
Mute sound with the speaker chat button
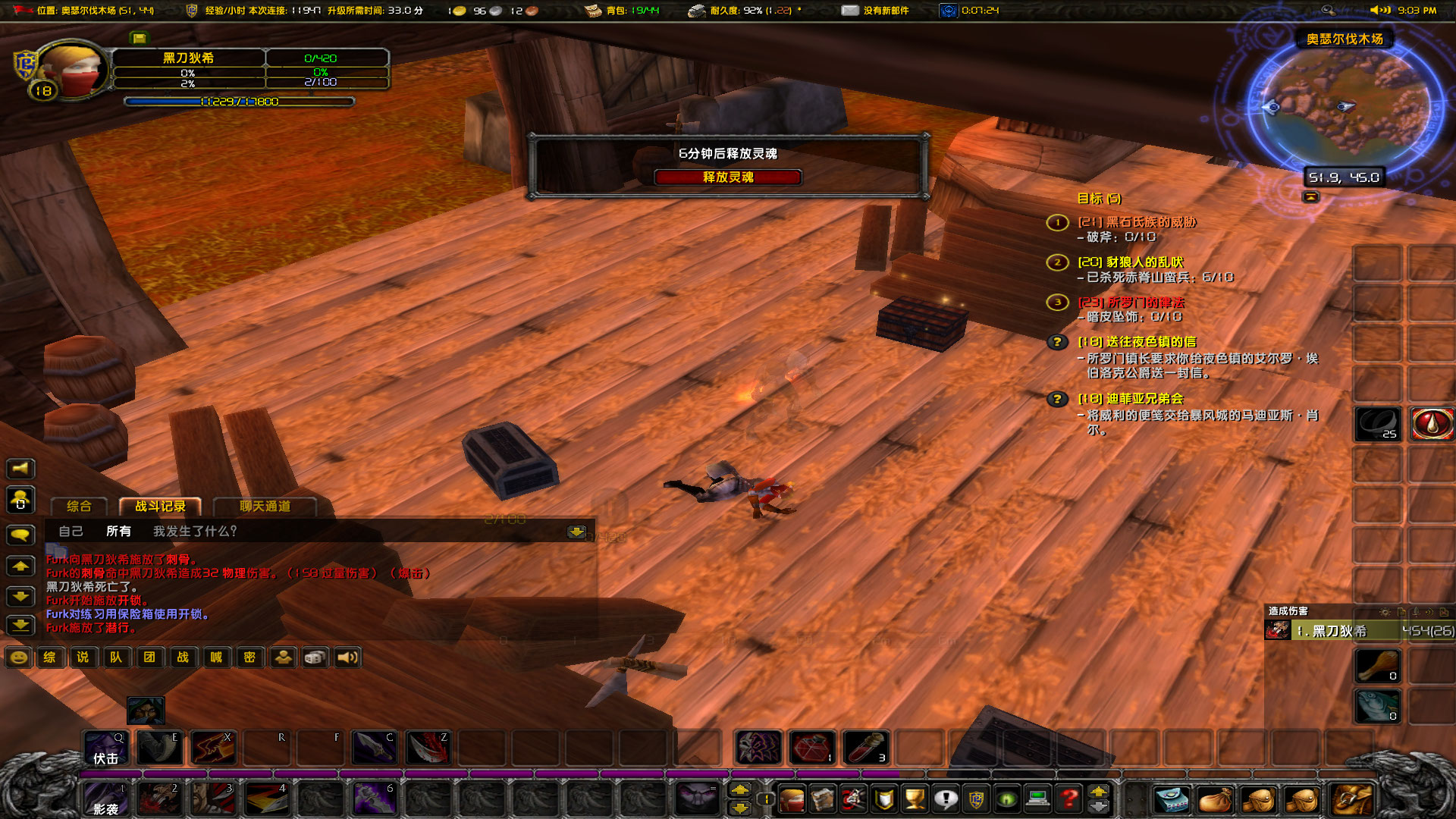(x=348, y=657)
